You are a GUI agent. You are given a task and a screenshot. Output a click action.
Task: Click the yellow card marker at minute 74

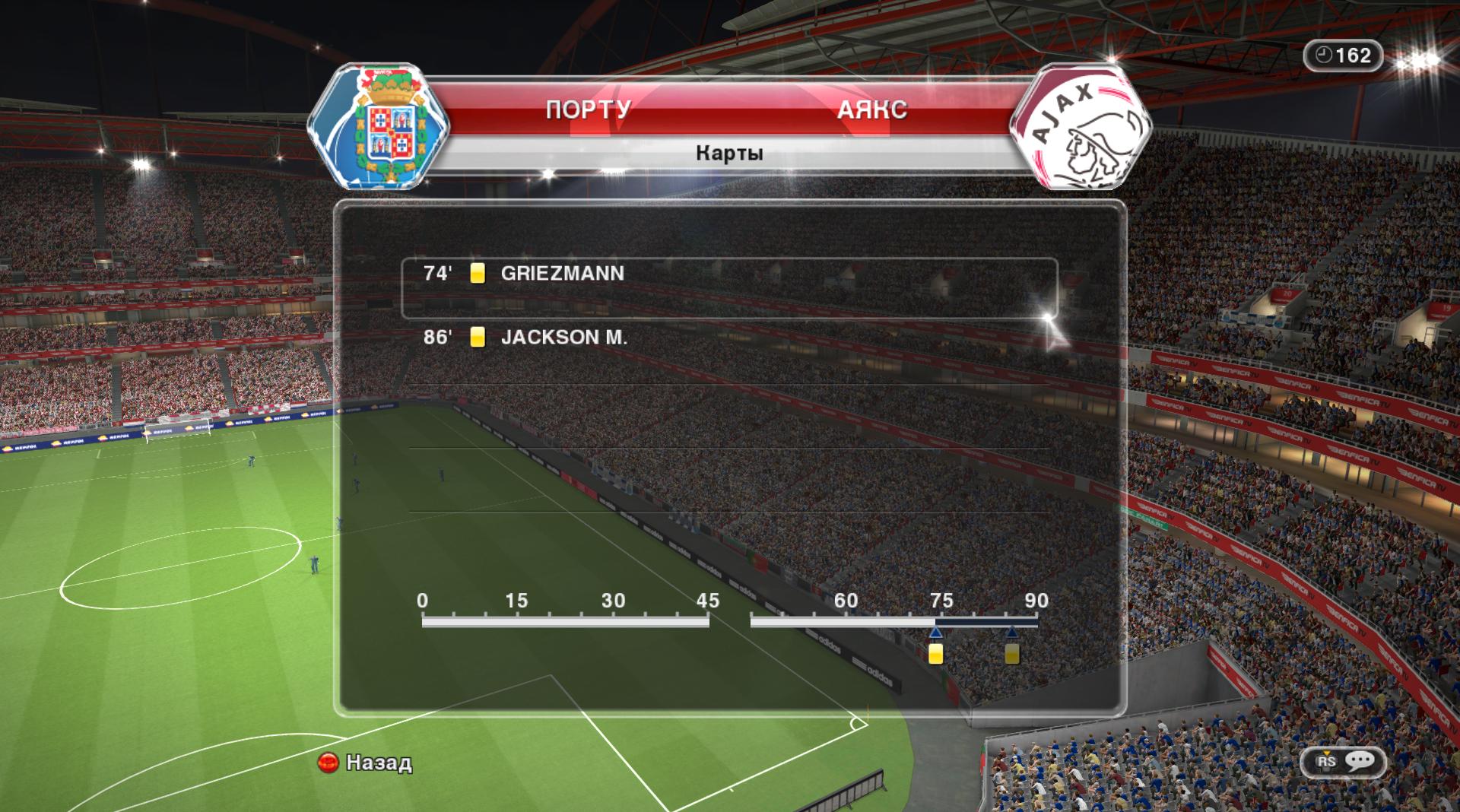(936, 653)
